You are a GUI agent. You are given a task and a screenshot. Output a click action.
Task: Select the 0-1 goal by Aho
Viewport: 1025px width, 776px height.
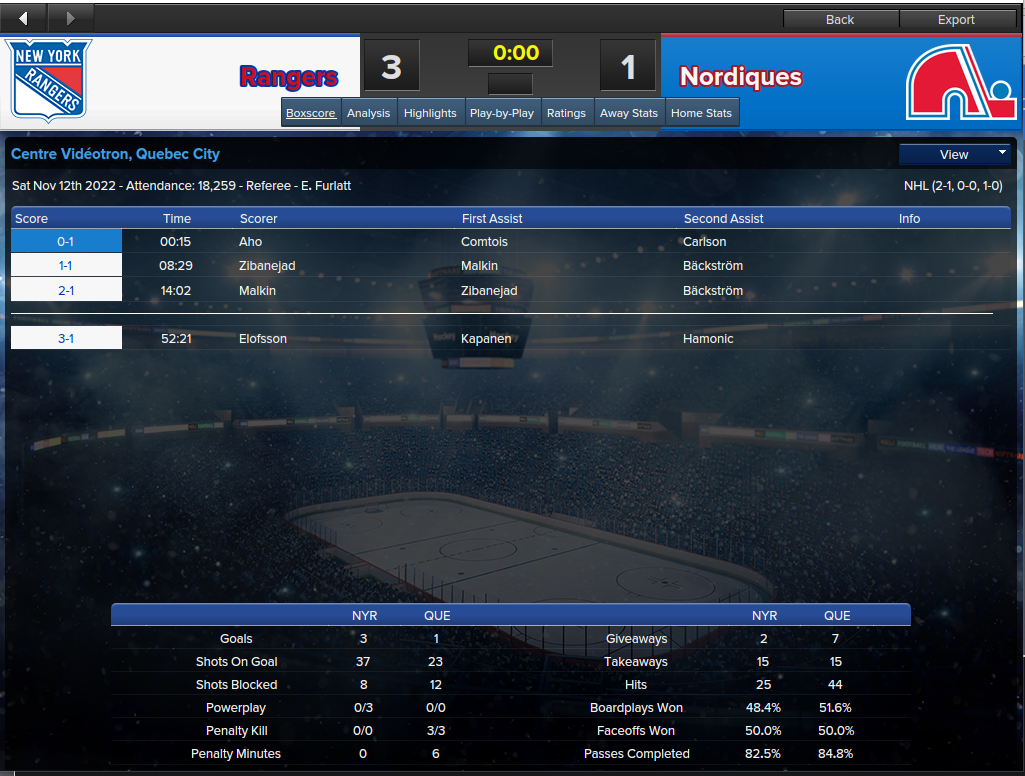66,242
